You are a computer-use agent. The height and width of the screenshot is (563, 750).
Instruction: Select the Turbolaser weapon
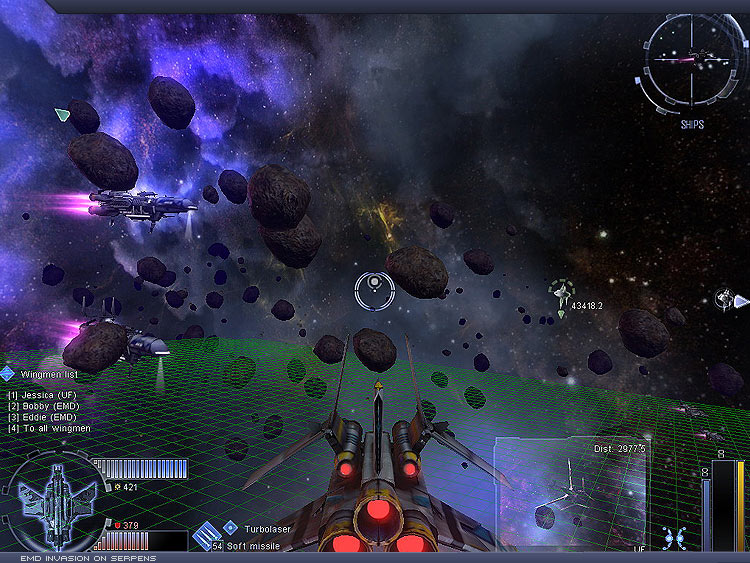[266, 527]
